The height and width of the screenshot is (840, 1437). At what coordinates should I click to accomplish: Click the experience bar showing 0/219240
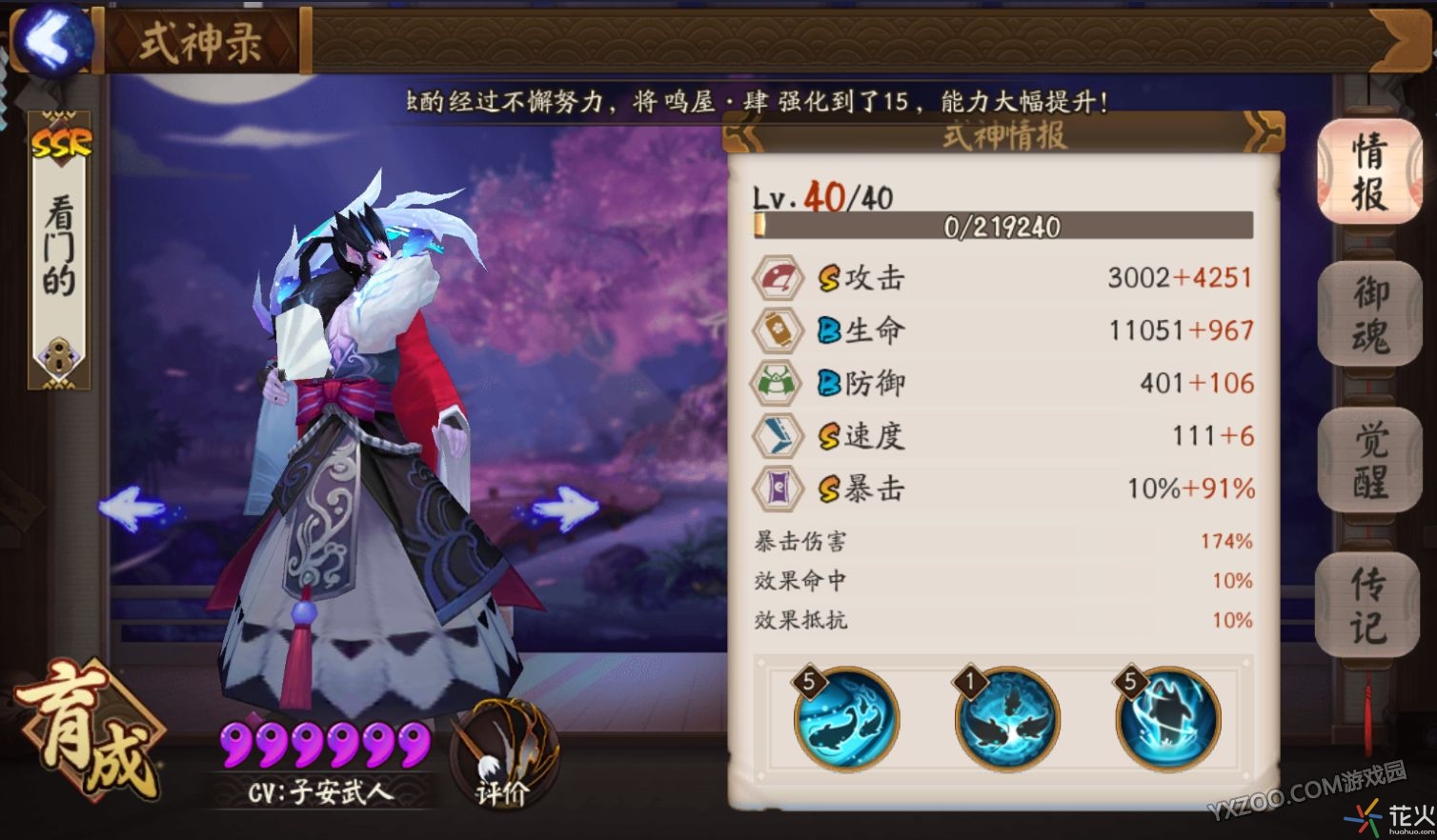(x=1002, y=228)
